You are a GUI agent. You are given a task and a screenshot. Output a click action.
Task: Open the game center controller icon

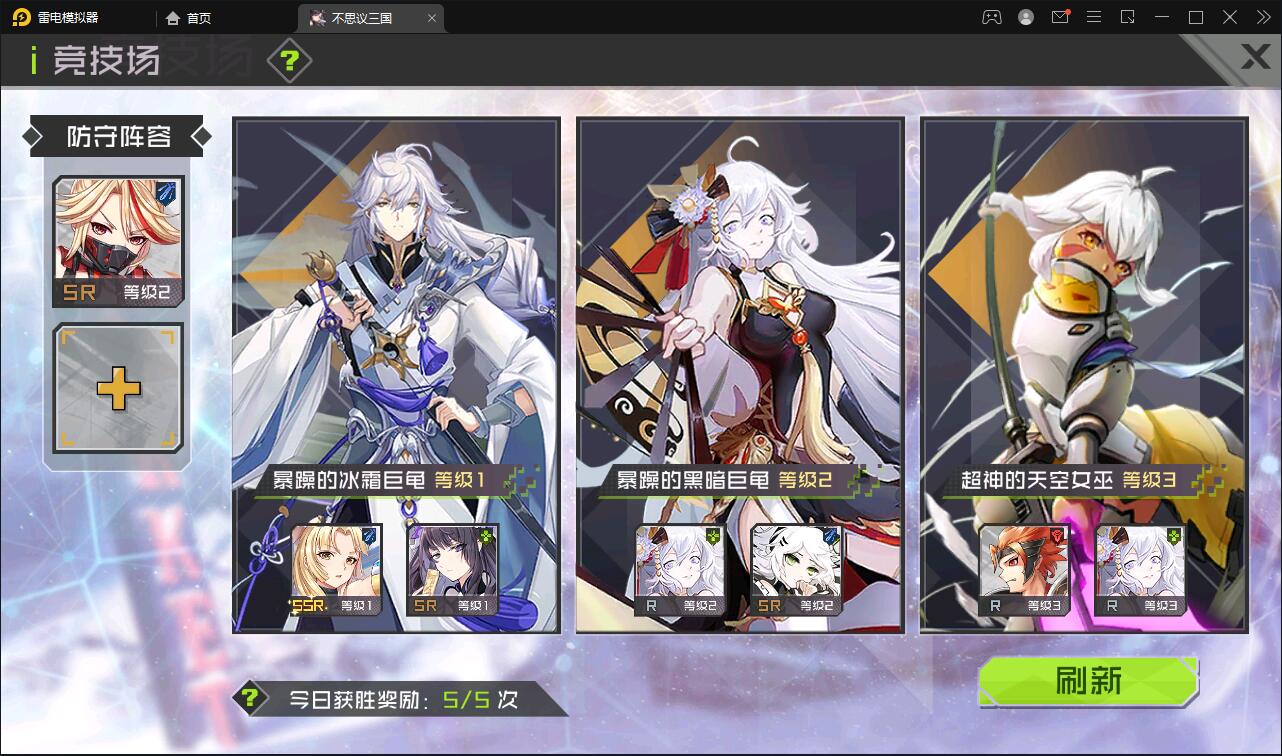point(990,17)
